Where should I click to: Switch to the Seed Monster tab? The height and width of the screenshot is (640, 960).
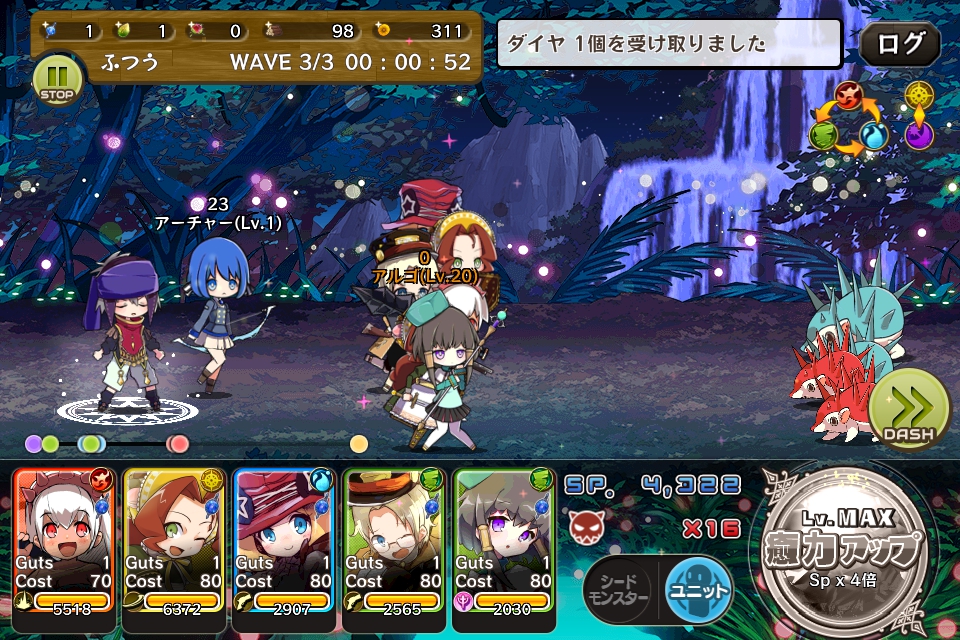coord(617,588)
